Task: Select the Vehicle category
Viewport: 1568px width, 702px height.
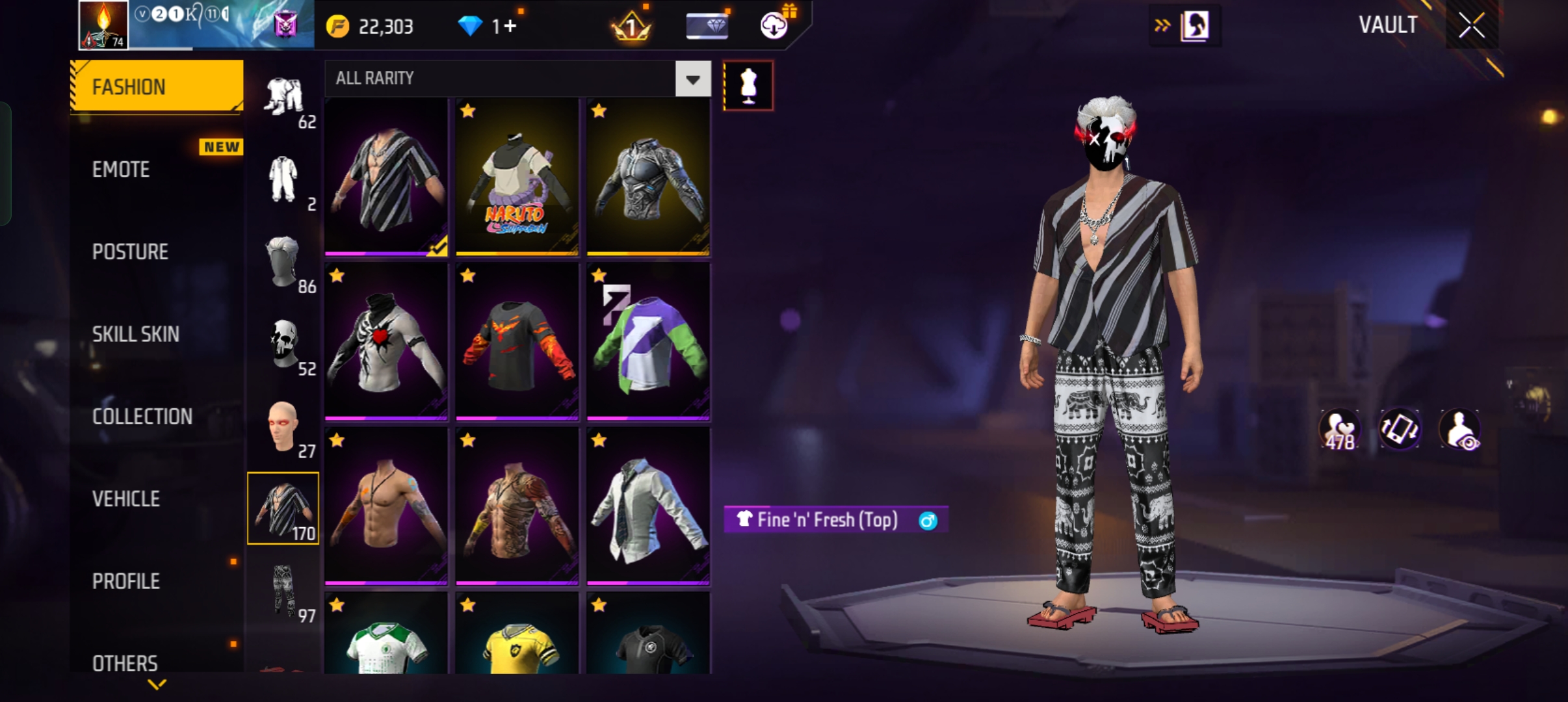Action: point(126,499)
